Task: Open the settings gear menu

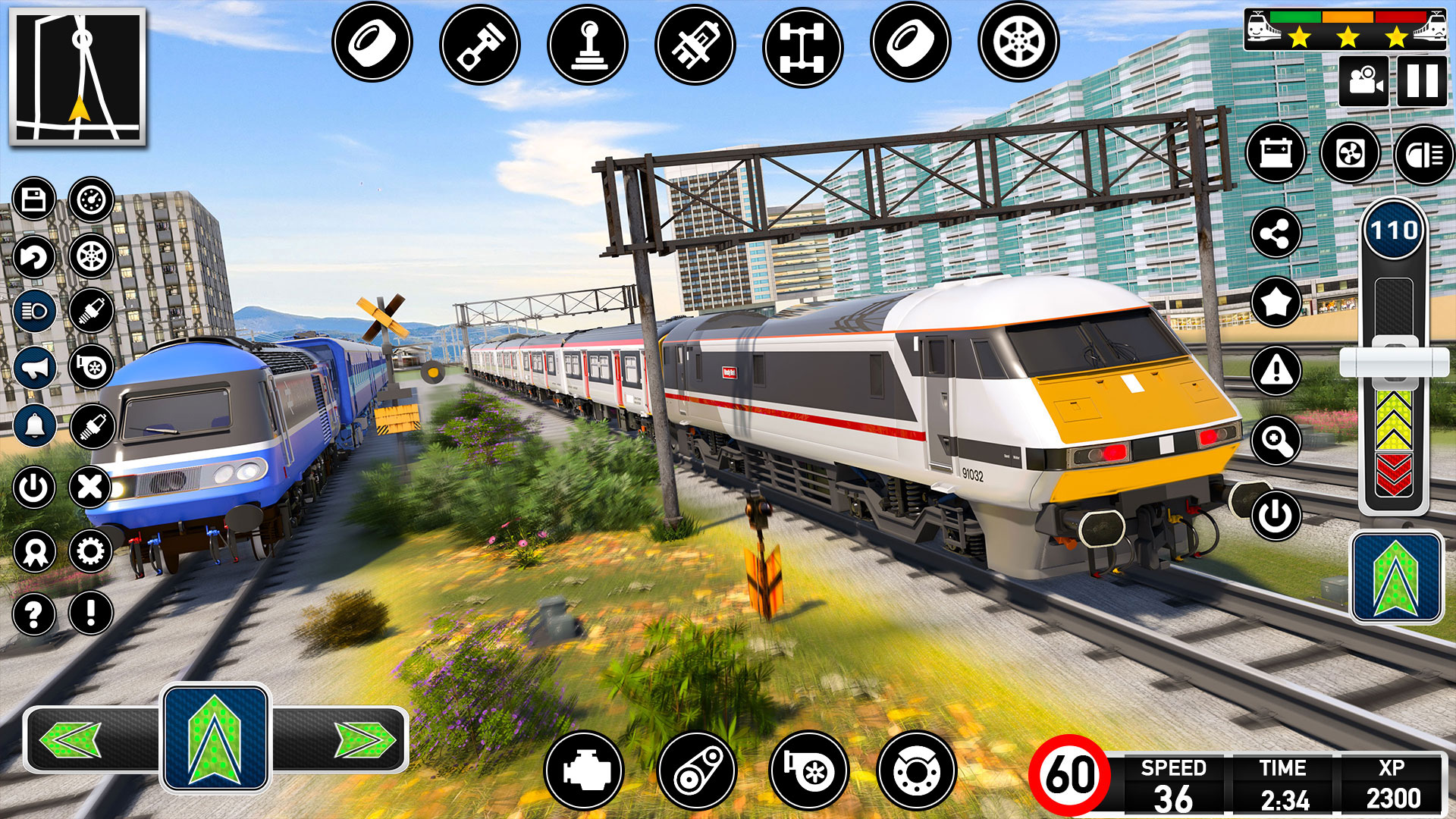Action: point(89,550)
